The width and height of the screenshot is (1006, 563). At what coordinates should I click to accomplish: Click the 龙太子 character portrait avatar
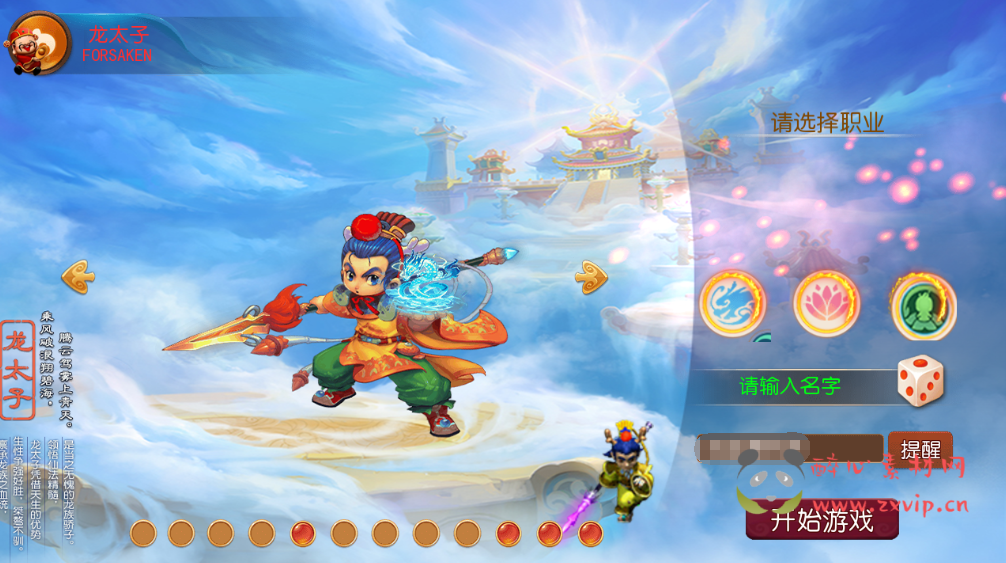(38, 44)
